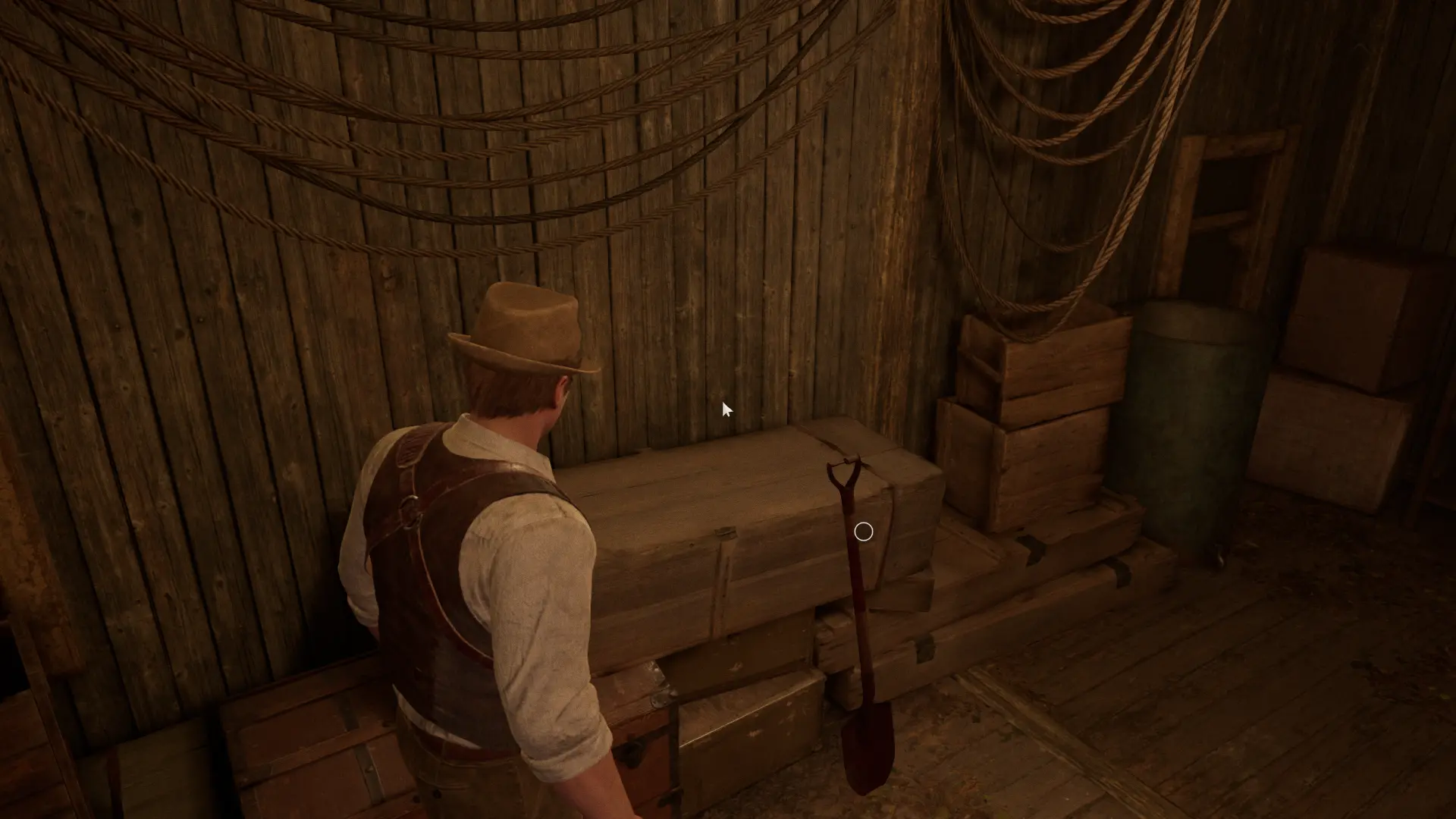Select the circular interaction marker on the shovel
Image resolution: width=1456 pixels, height=819 pixels.
(863, 532)
